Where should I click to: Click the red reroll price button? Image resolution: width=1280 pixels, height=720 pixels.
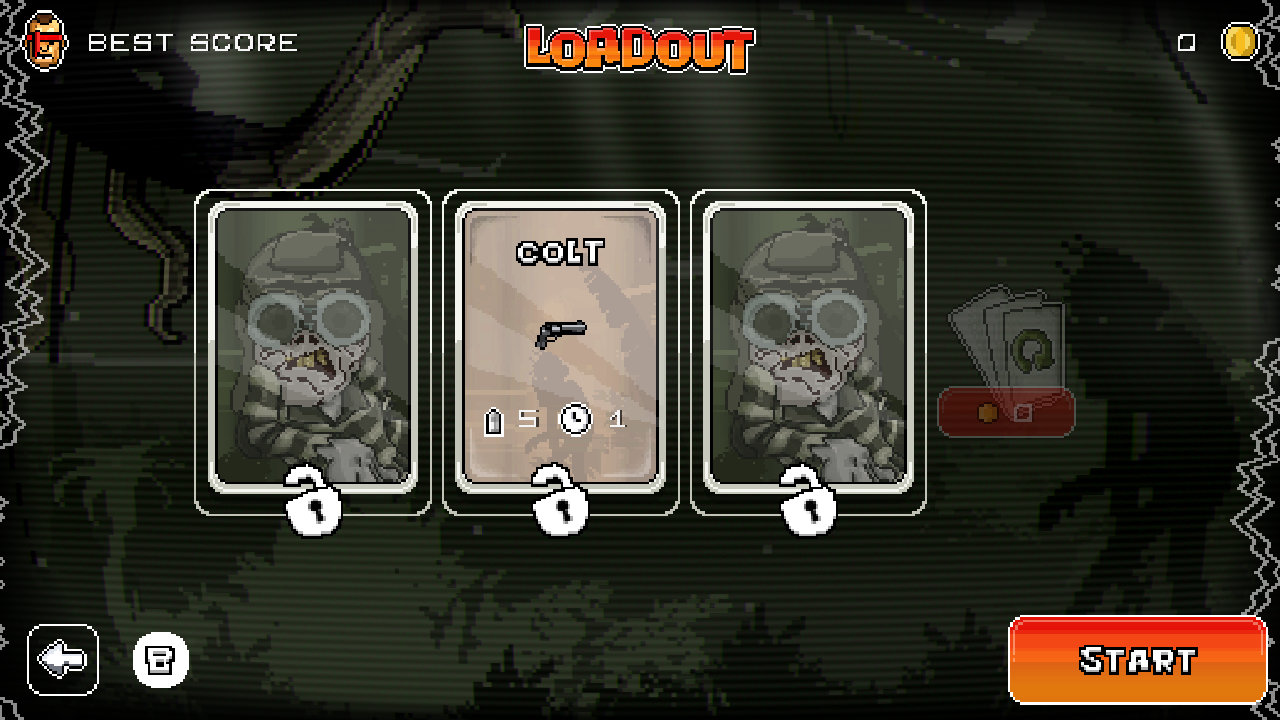[1005, 410]
